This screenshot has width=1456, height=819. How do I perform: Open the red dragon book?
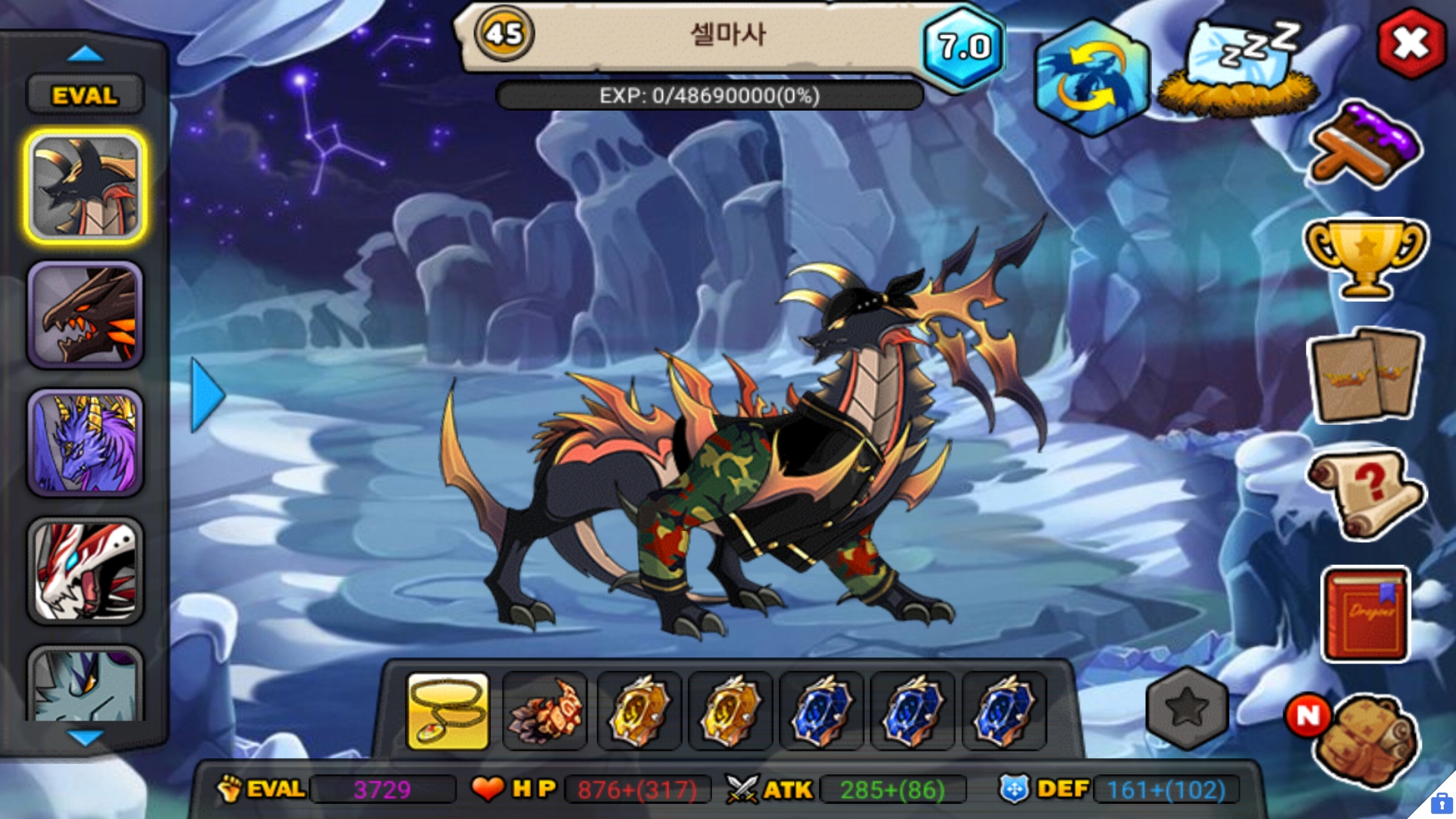coord(1365,614)
